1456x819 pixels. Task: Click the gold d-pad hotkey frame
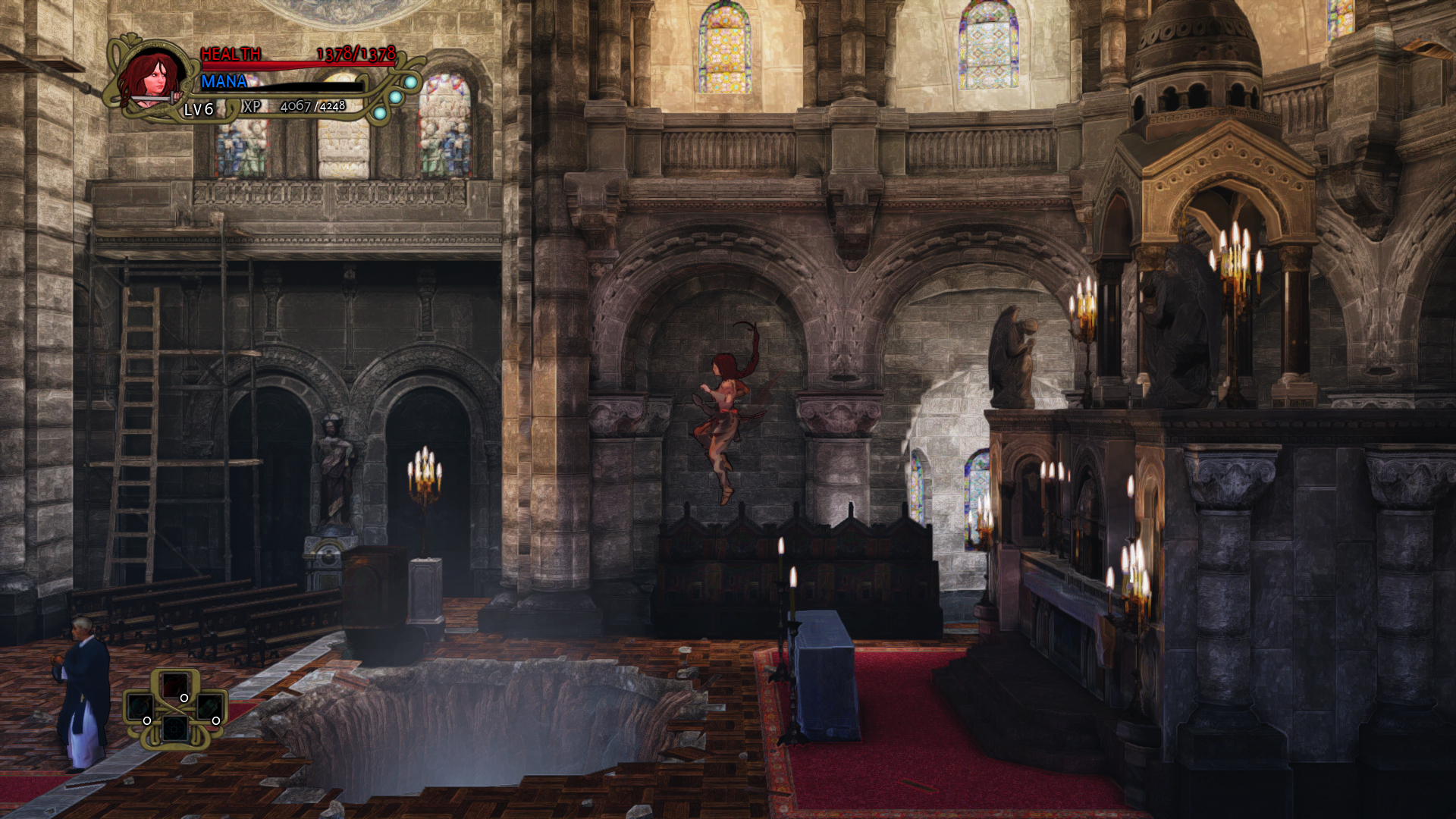[175, 709]
